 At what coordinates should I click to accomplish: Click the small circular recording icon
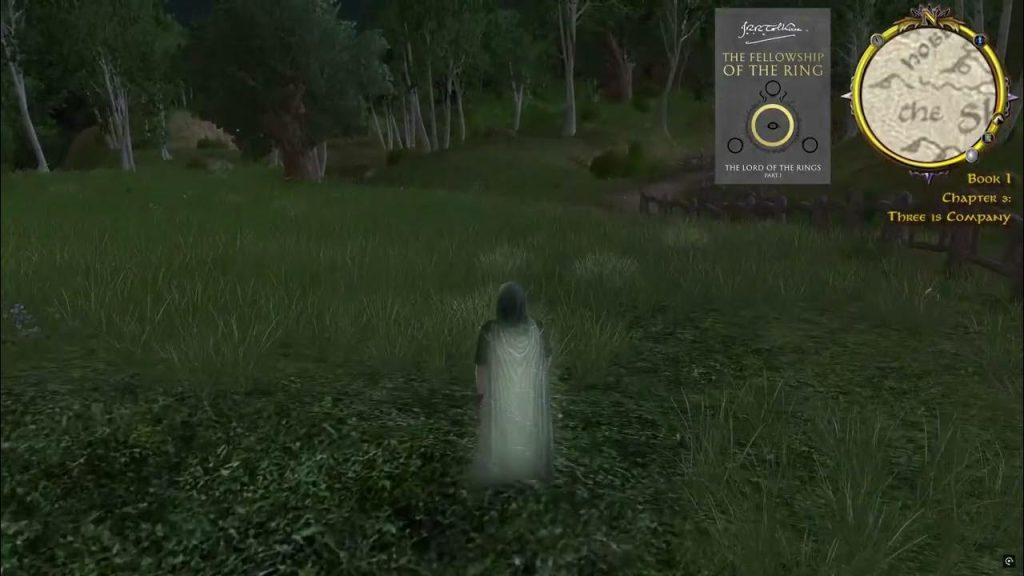point(1008,561)
